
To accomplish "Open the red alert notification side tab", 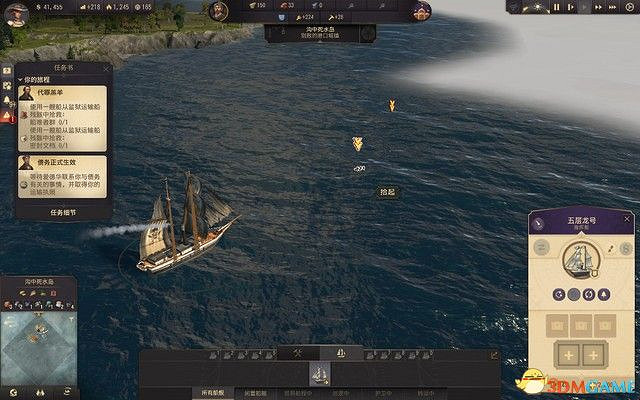I will click(x=9, y=117).
